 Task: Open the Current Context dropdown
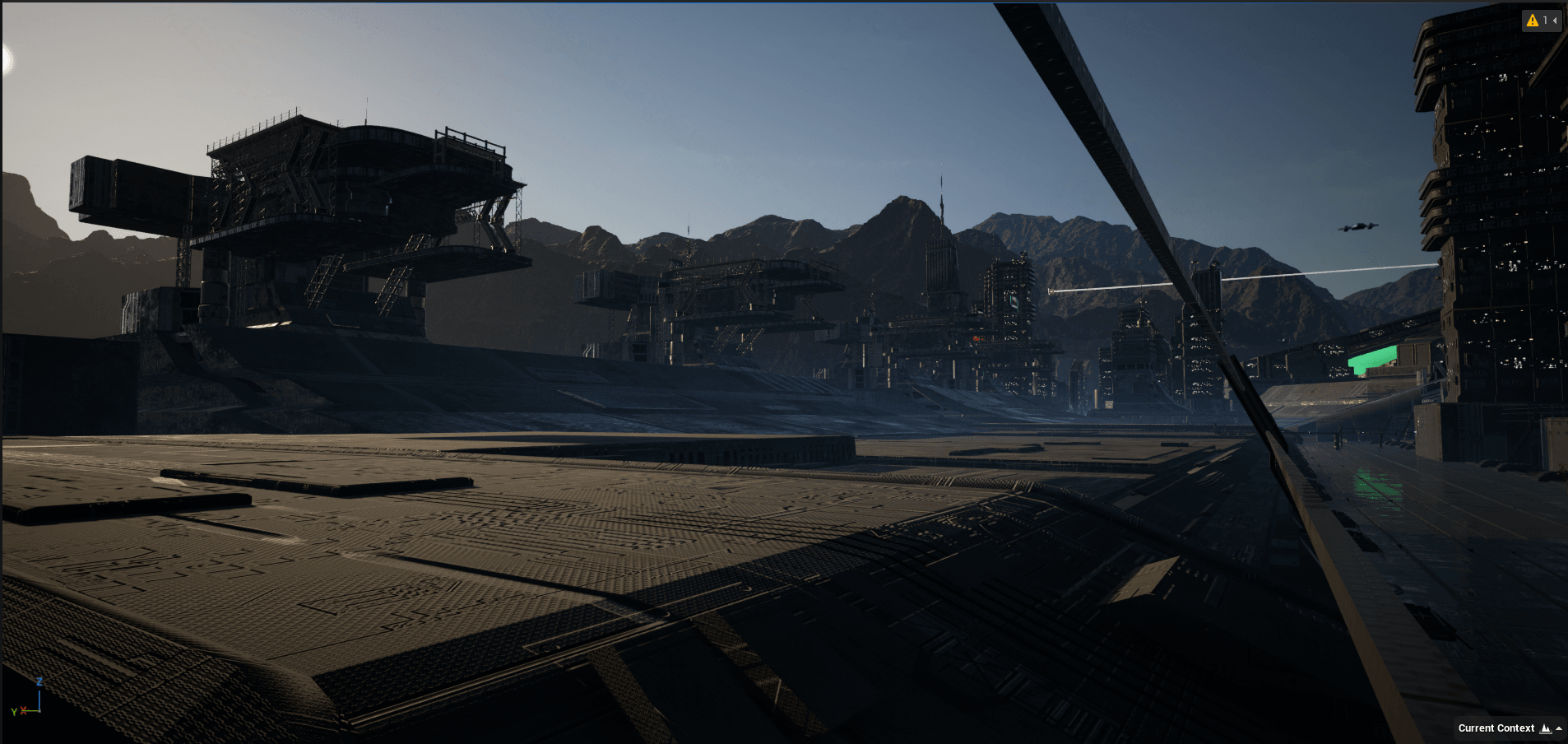(x=1509, y=728)
